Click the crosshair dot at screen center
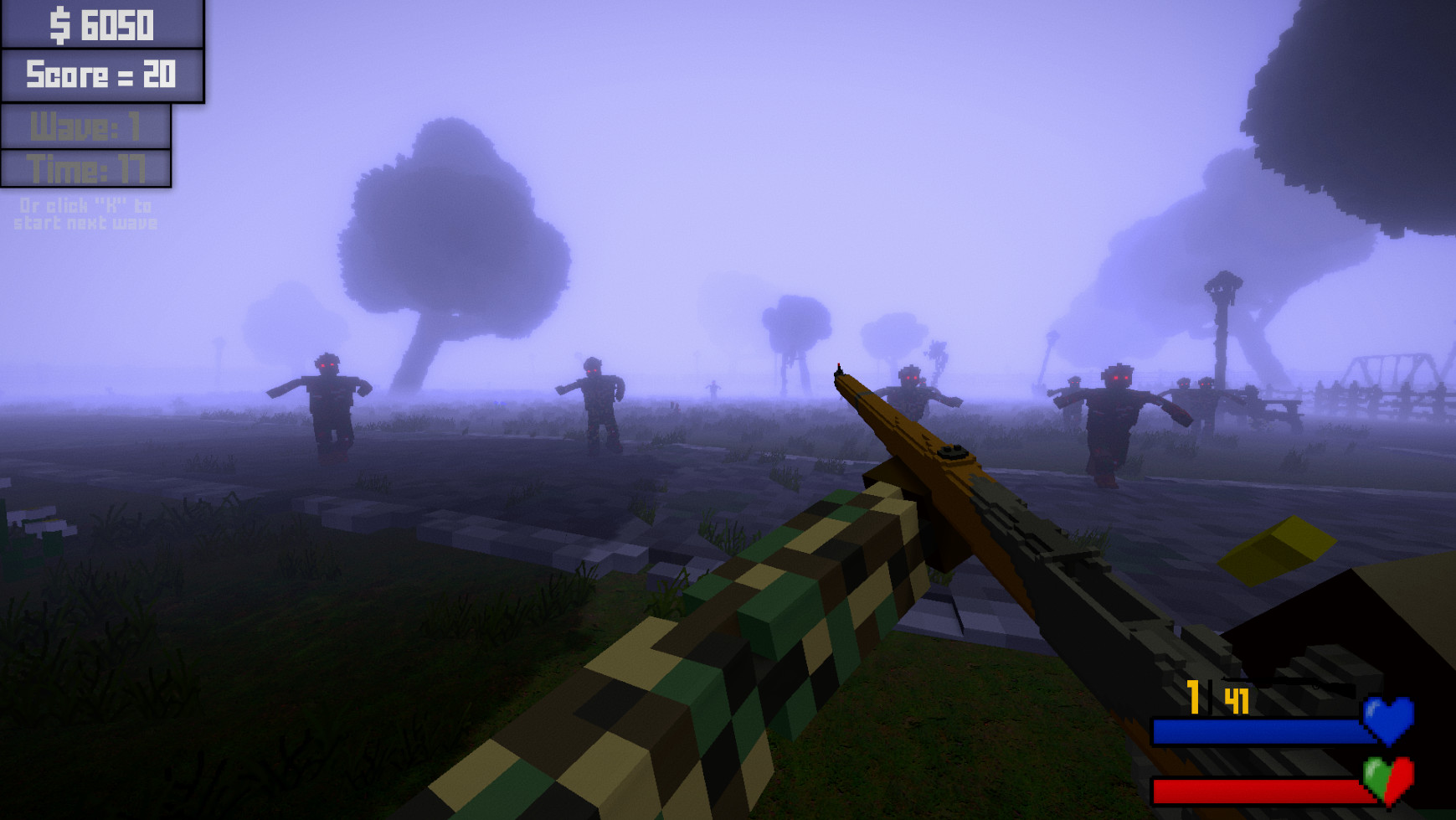1456x820 pixels. pyautogui.click(x=728, y=410)
